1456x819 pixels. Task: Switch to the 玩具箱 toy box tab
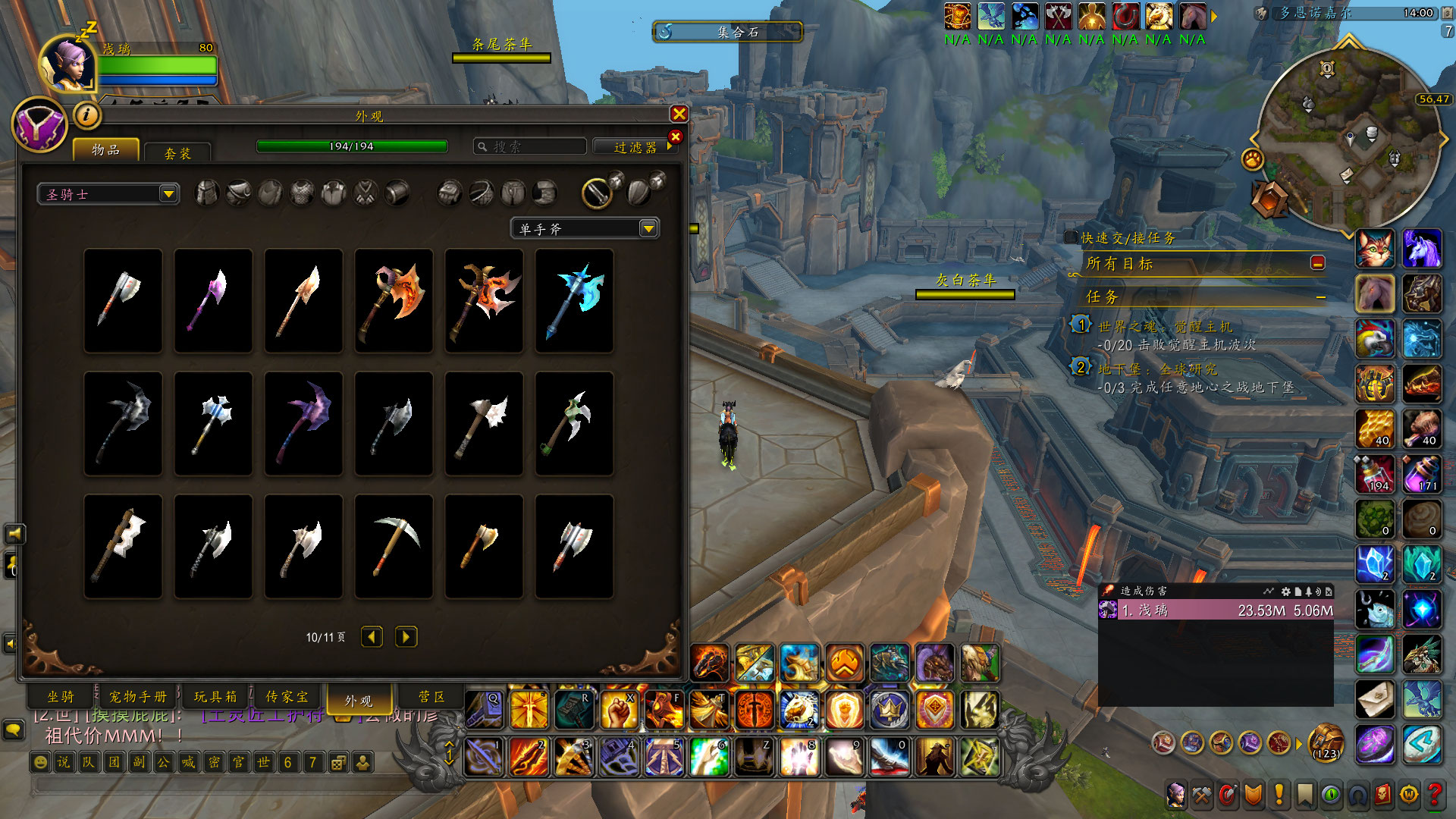coord(215,696)
